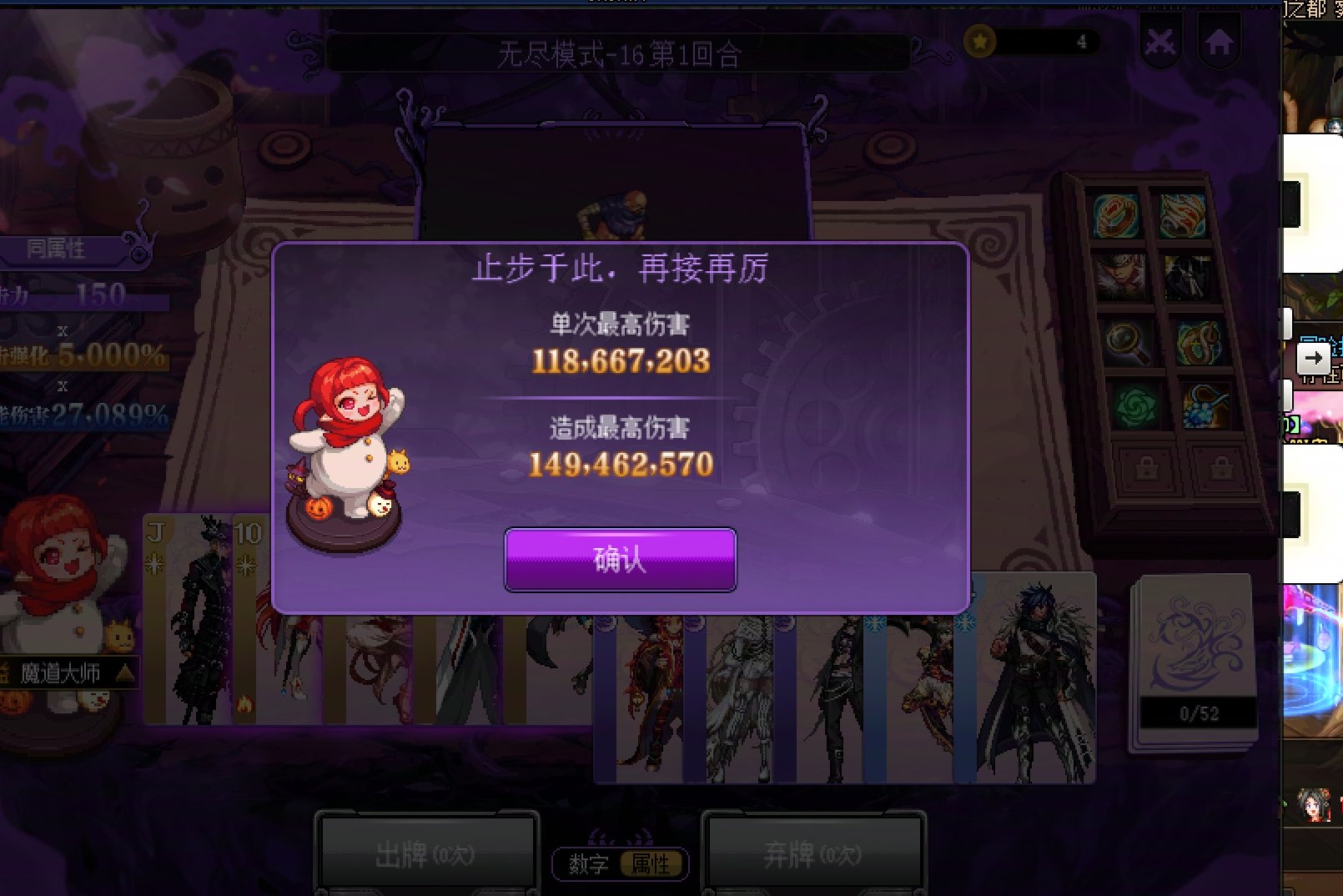Tap the locked left item slot
This screenshot has width=1343, height=896.
(x=1146, y=467)
